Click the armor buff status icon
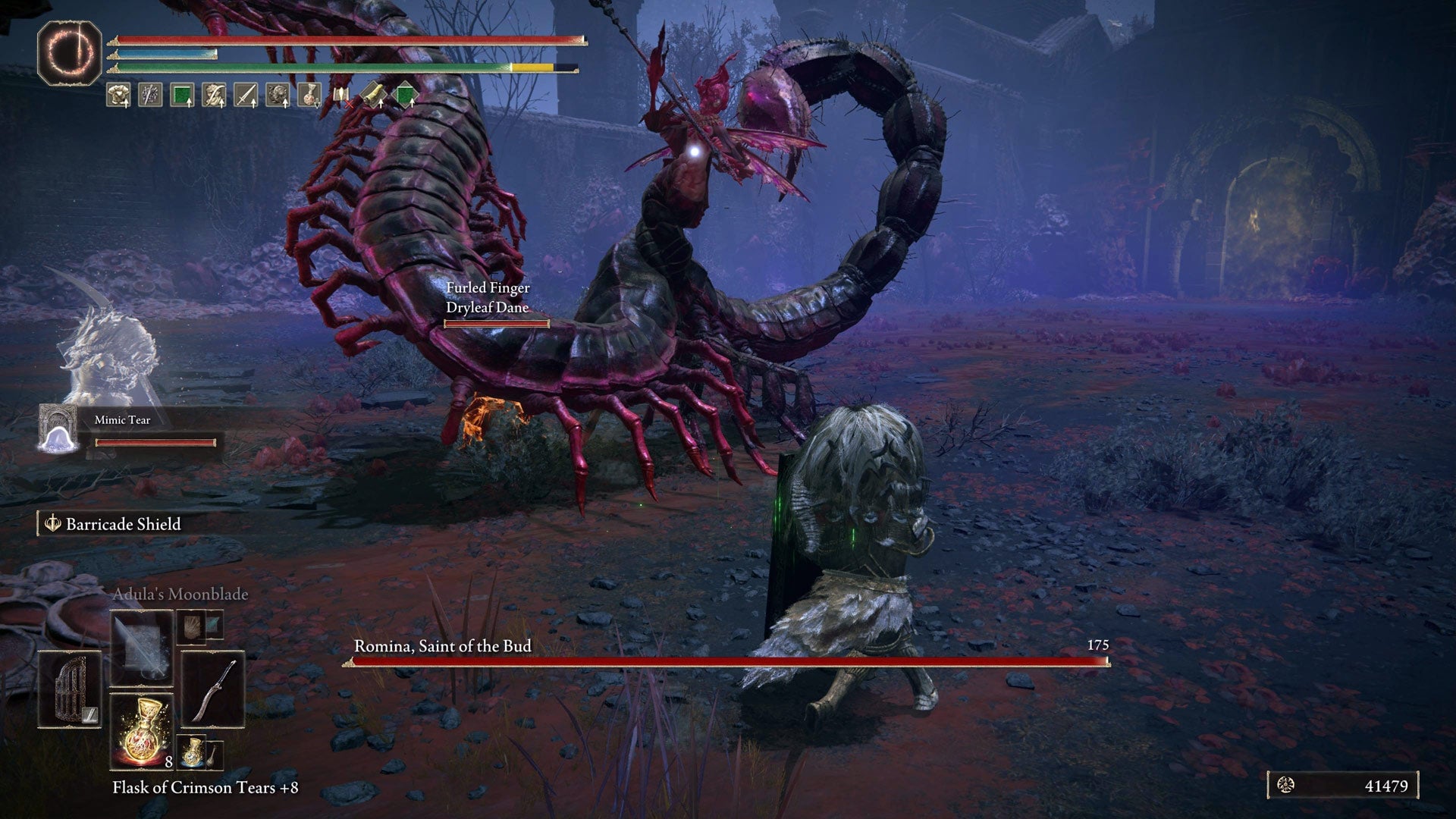This screenshot has width=1456, height=819. click(x=118, y=95)
